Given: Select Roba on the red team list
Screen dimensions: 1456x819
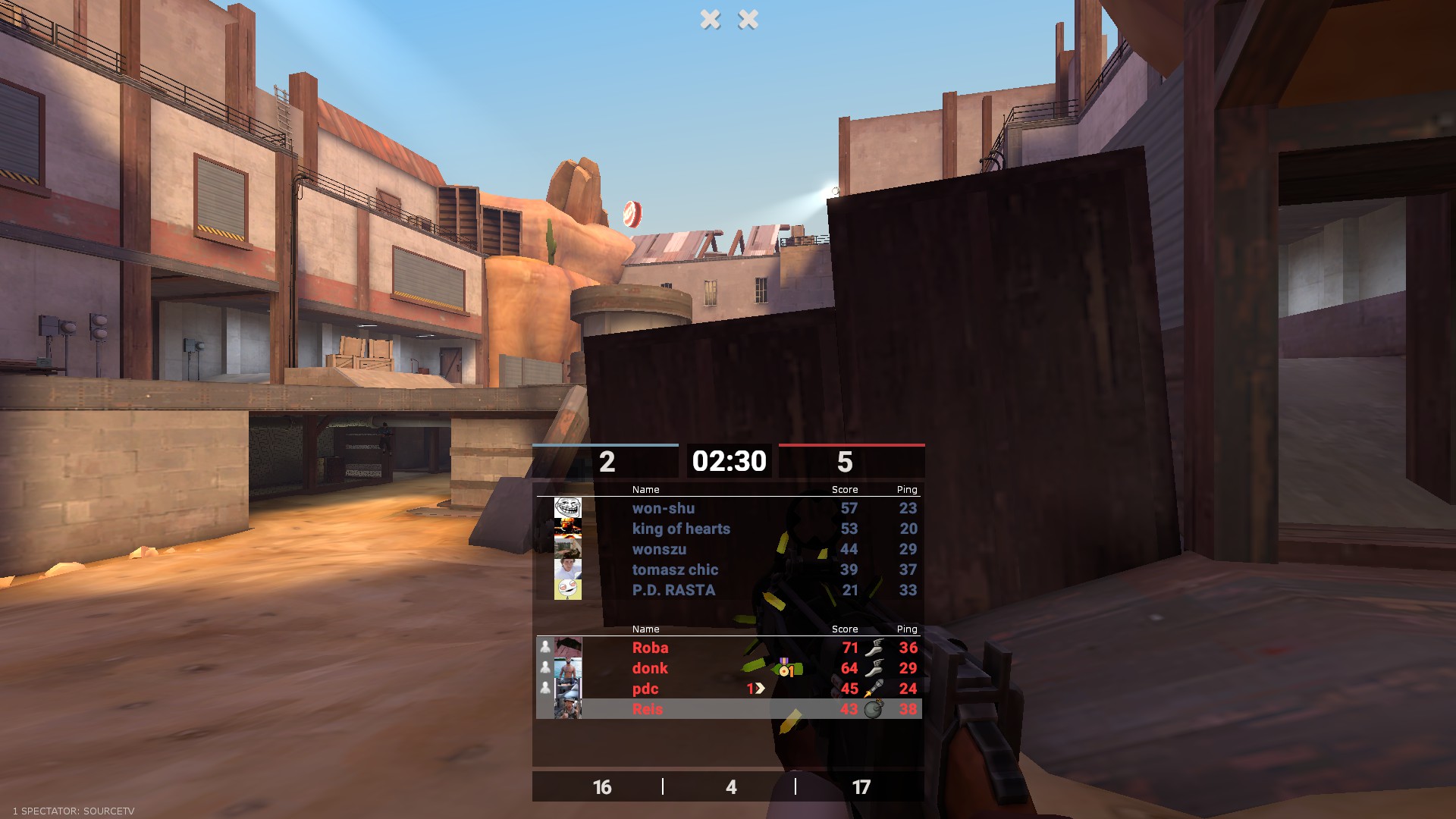Looking at the screenshot, I should [650, 648].
